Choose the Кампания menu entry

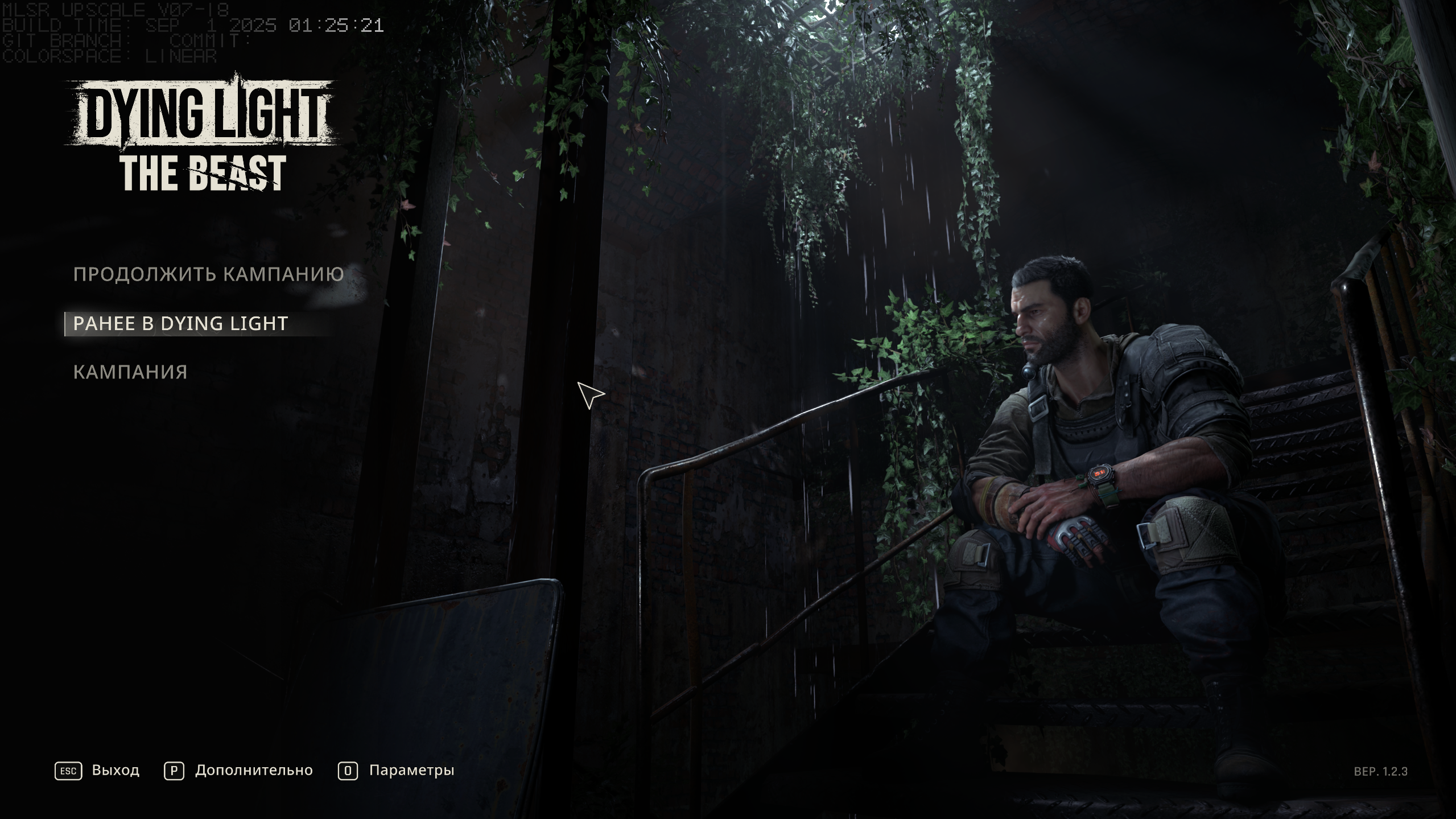click(x=130, y=372)
